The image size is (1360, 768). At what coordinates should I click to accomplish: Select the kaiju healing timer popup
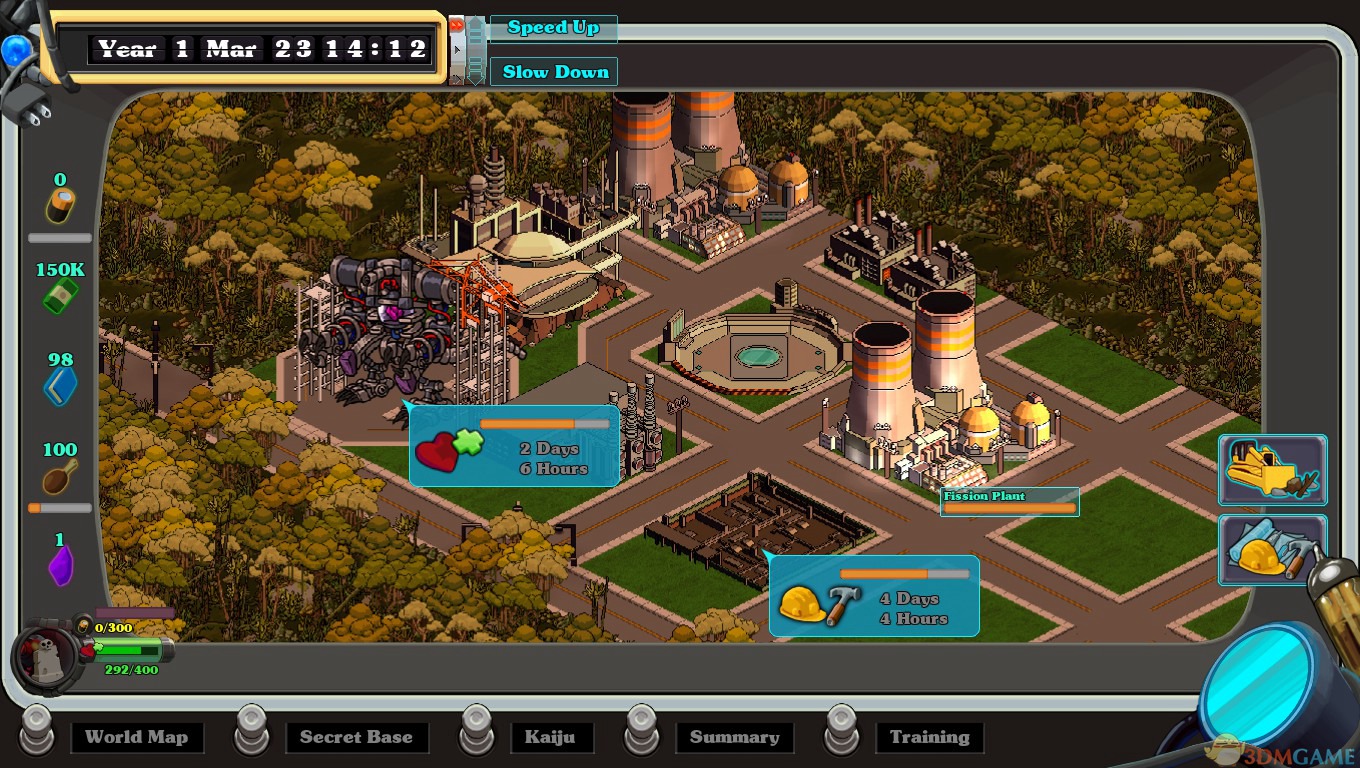514,446
